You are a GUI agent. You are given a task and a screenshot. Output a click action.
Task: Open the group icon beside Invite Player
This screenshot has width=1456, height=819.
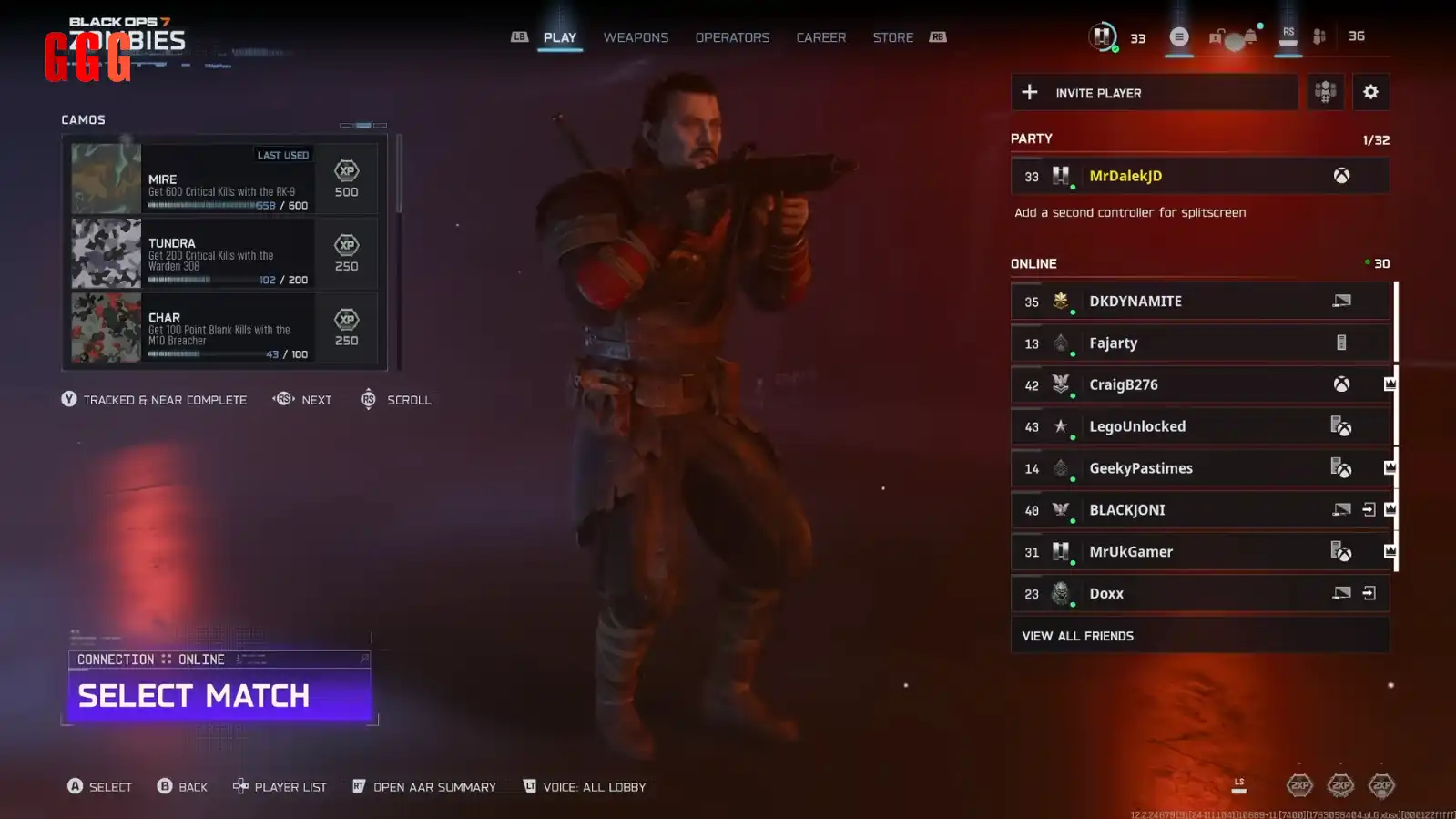[x=1325, y=92]
